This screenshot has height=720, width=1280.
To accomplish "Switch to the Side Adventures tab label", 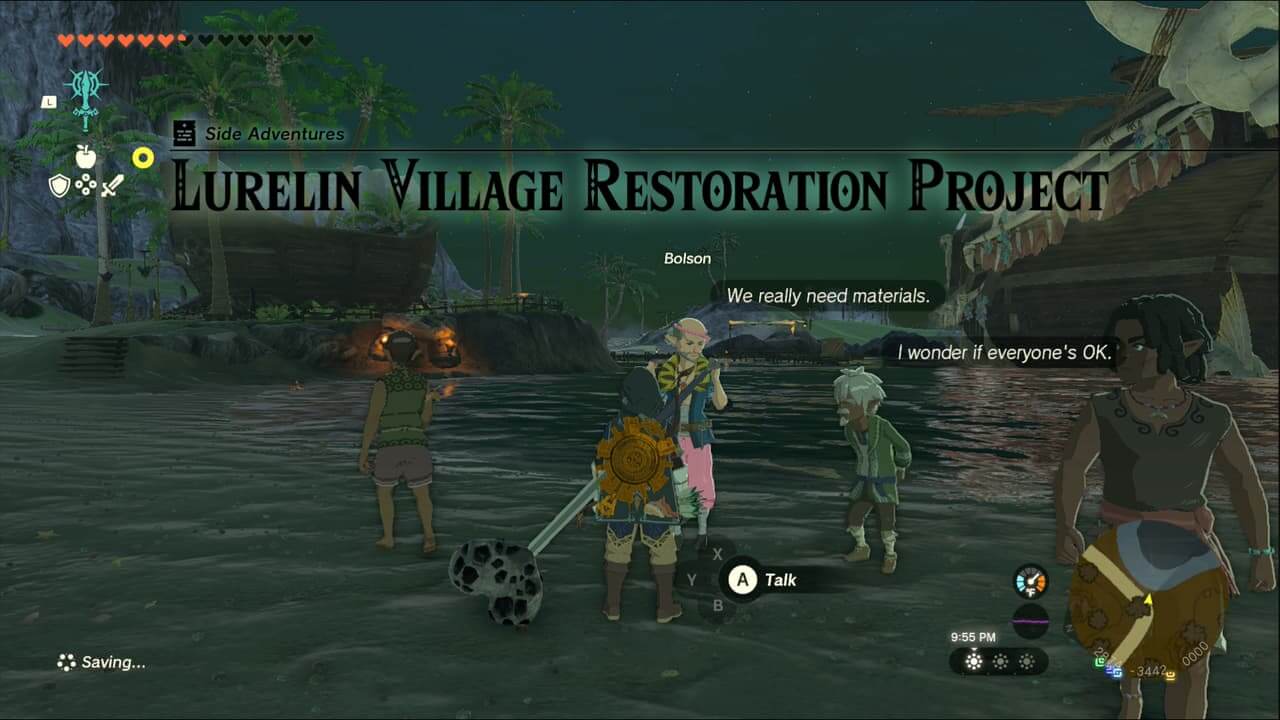I will pos(273,134).
